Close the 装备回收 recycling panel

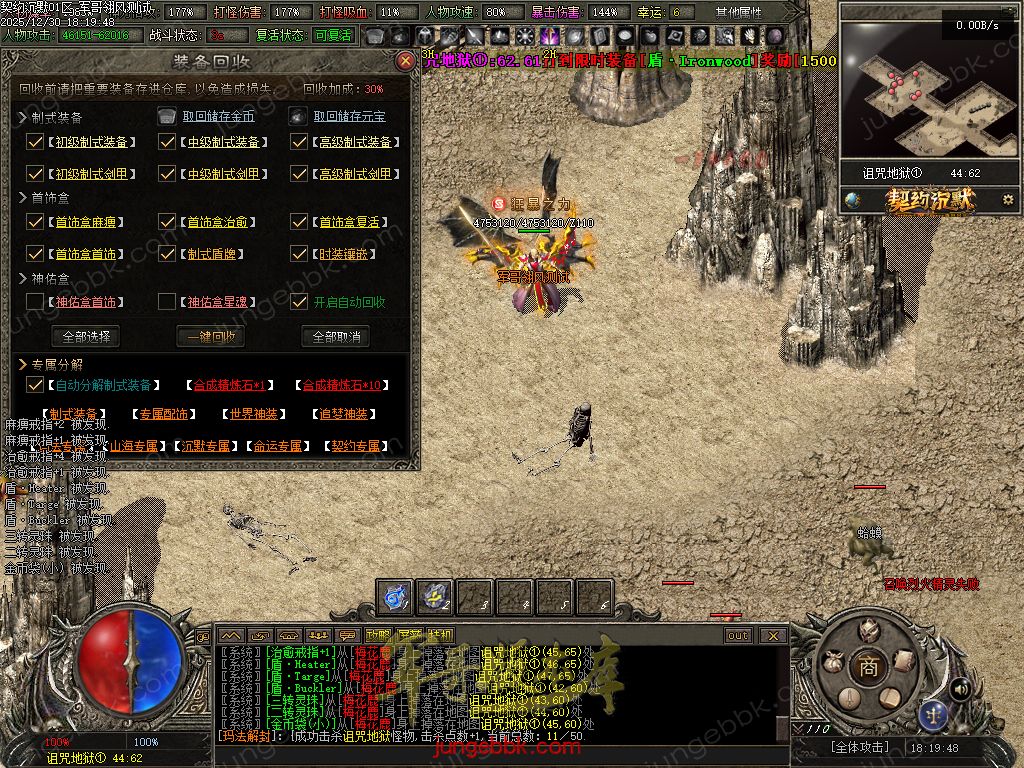point(405,61)
